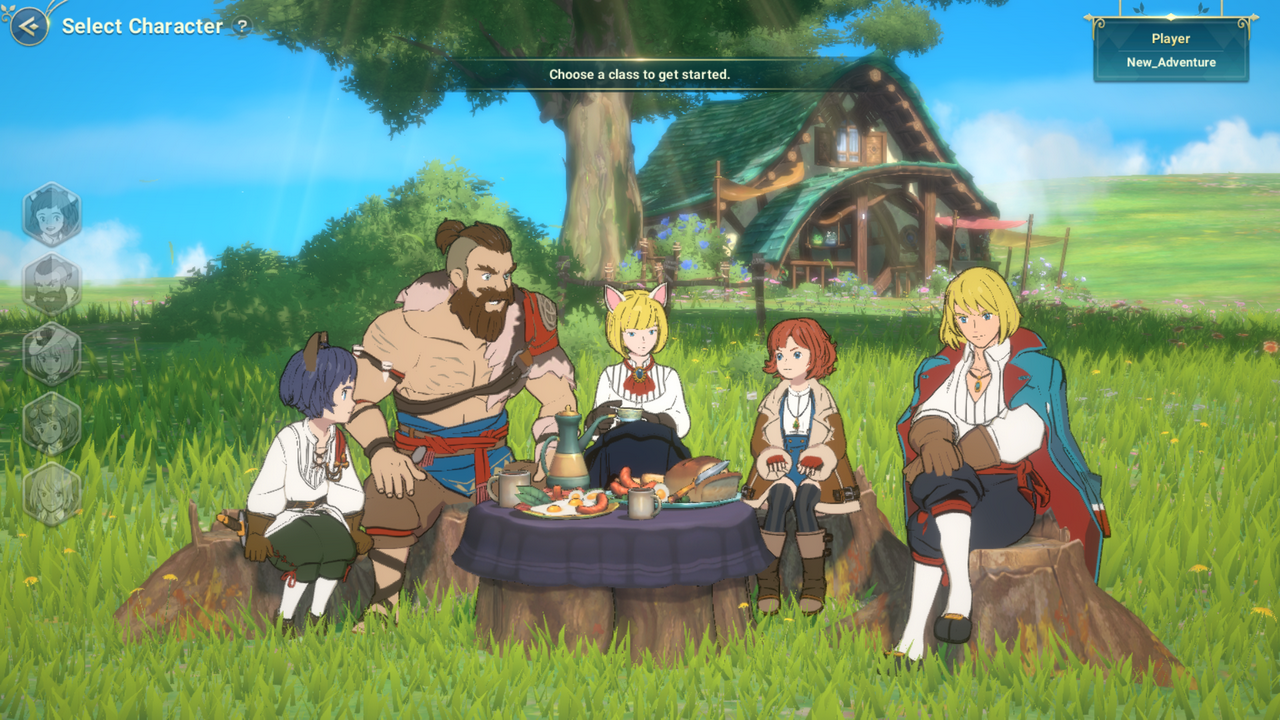Viewport: 1280px width, 720px height.
Task: Go back using the arrow button
Action: click(30, 26)
